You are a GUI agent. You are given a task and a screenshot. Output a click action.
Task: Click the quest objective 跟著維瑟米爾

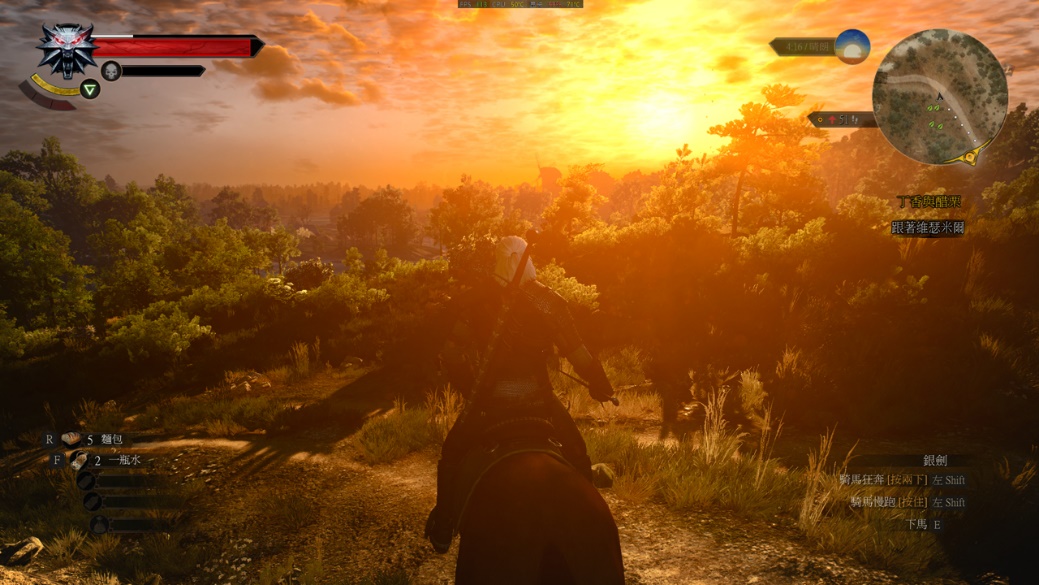pos(928,228)
